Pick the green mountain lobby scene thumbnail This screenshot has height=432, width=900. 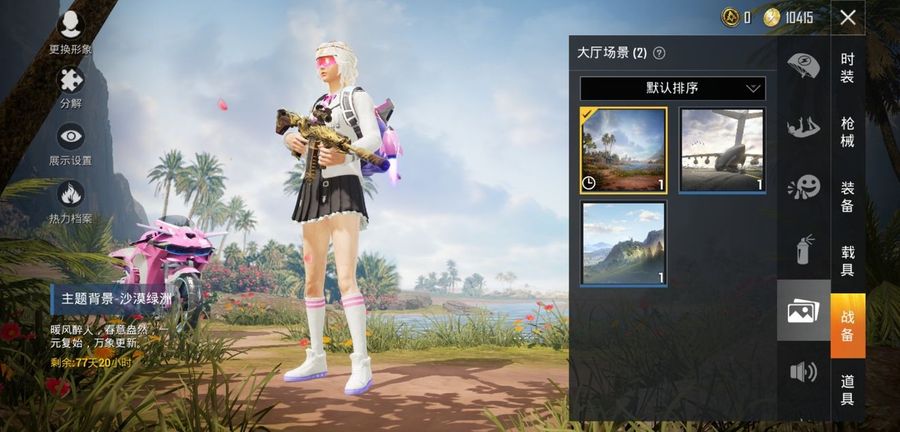click(x=623, y=243)
